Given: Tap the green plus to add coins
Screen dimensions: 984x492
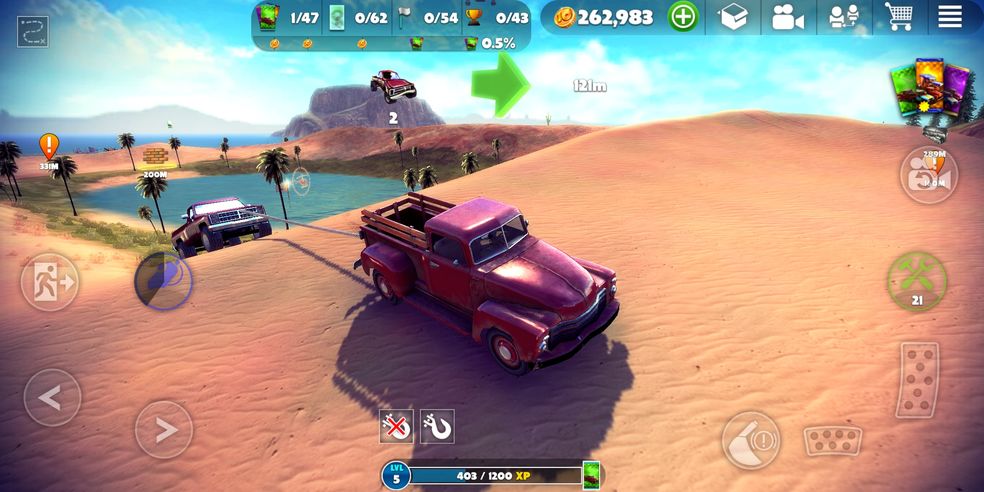Looking at the screenshot, I should coord(683,17).
